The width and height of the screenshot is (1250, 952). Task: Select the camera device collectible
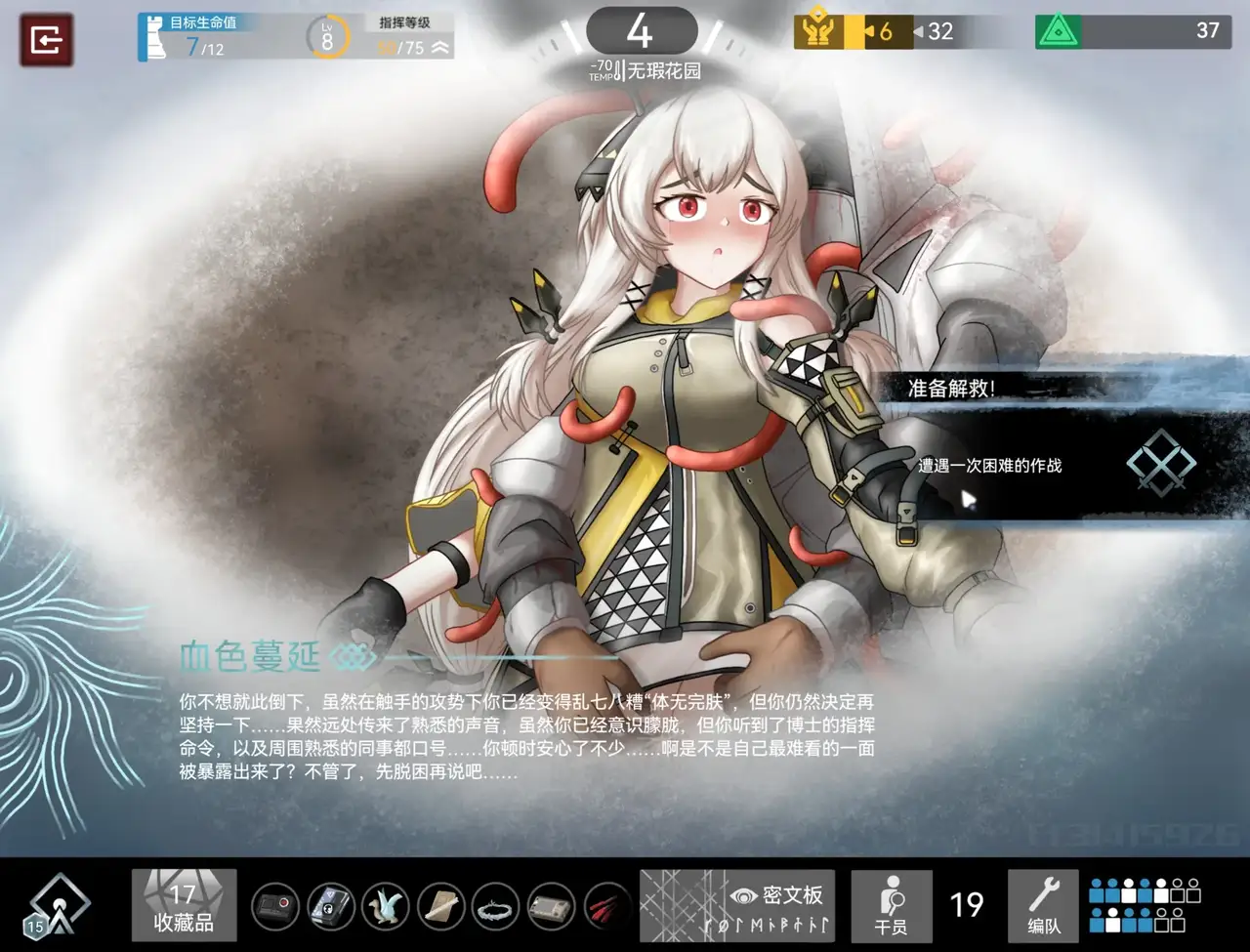click(276, 907)
